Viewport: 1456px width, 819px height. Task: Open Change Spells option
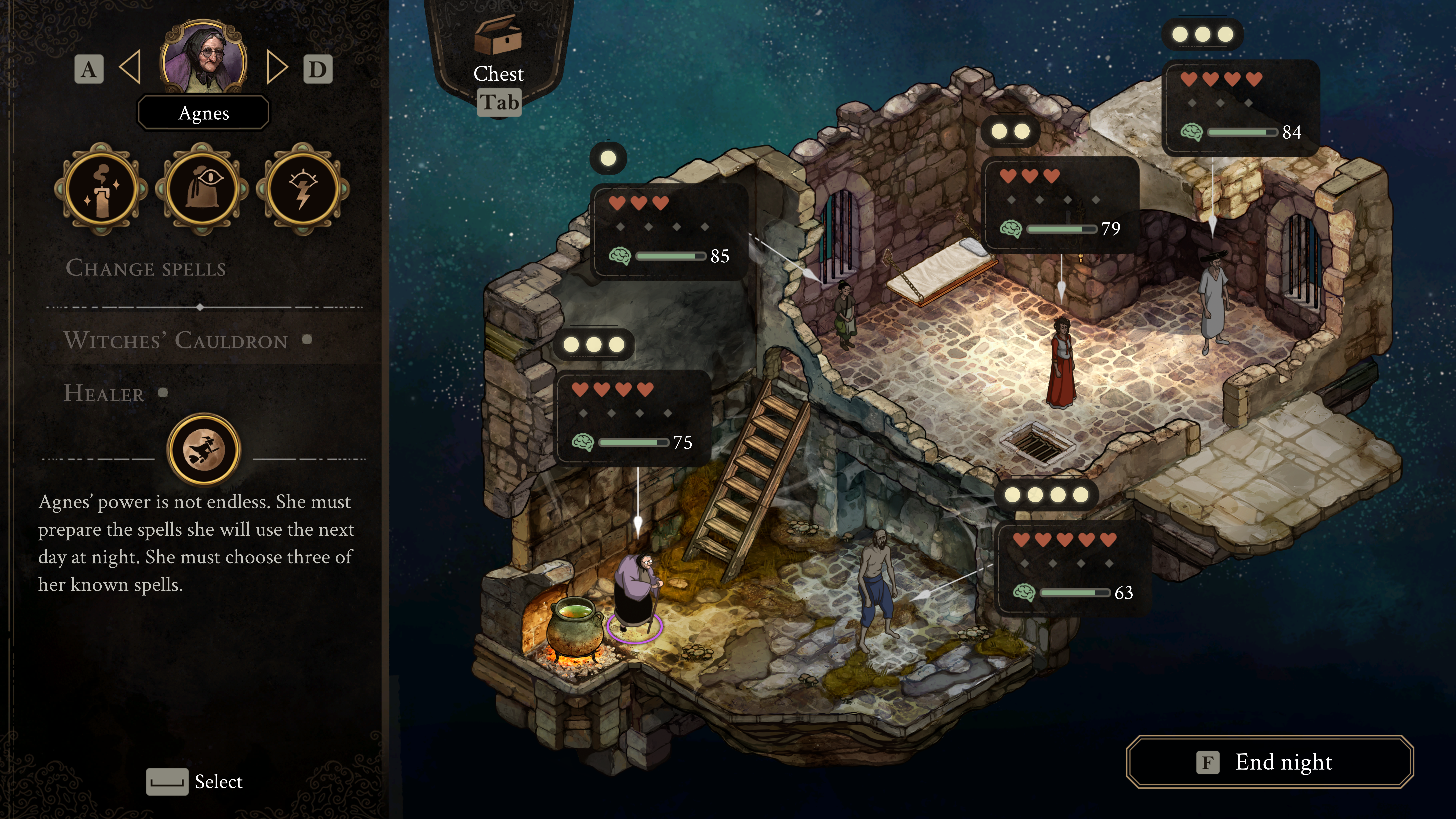coord(146,268)
